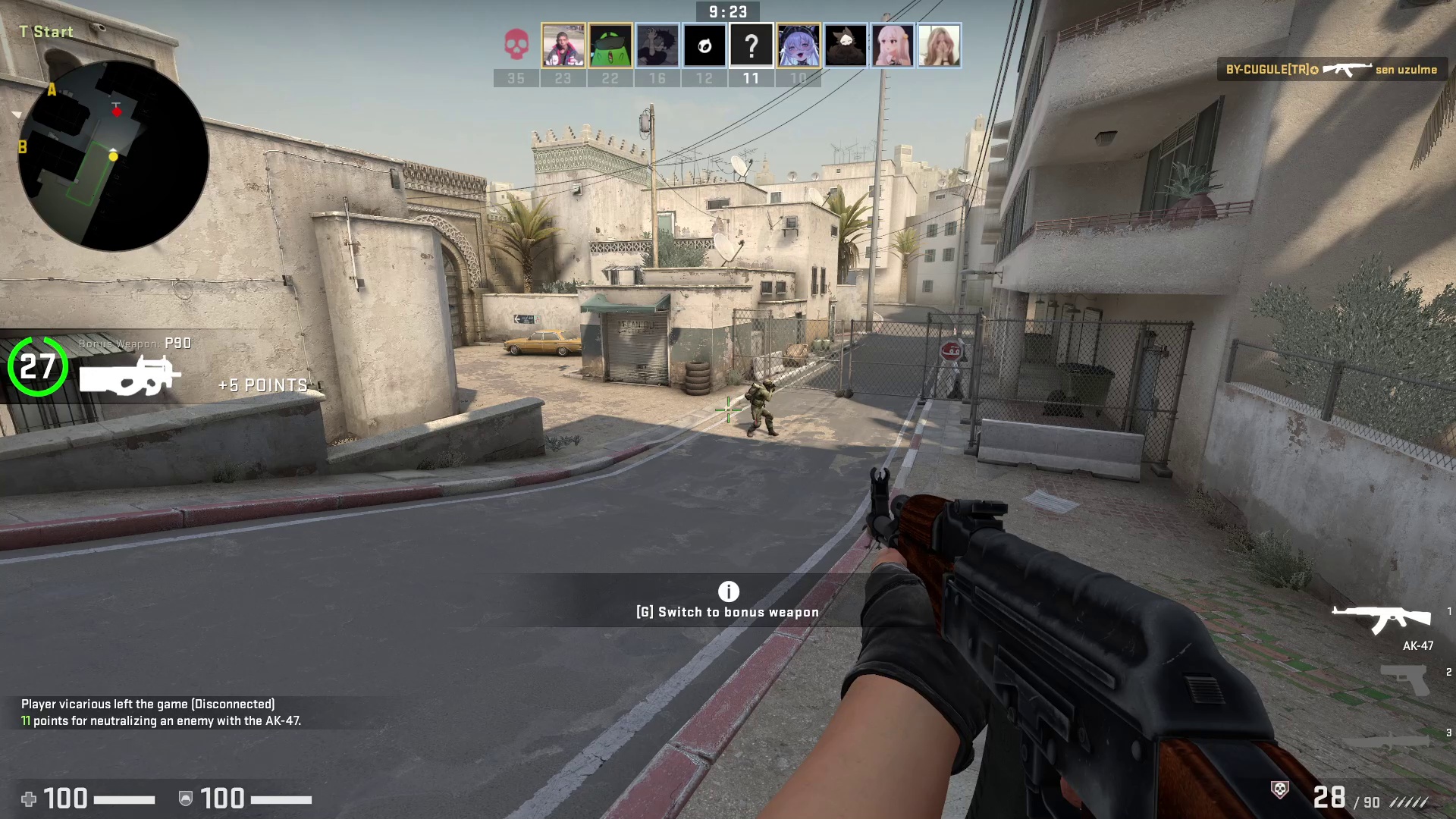Click the '[G] Switch to bonus weapon' prompt

coord(727,611)
